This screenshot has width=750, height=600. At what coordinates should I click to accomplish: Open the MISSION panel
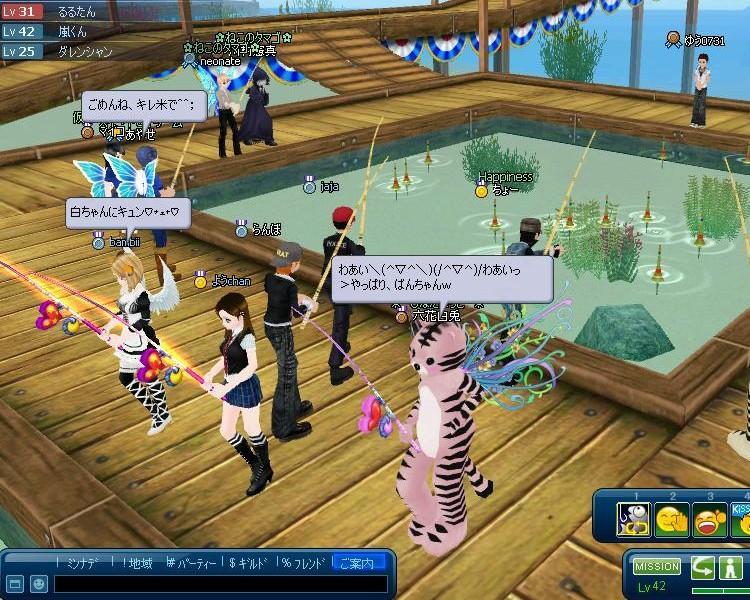657,567
